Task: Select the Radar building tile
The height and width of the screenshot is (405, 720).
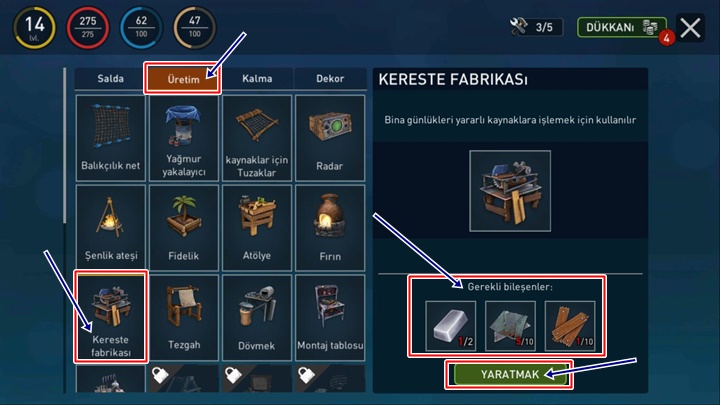Action: (330, 138)
